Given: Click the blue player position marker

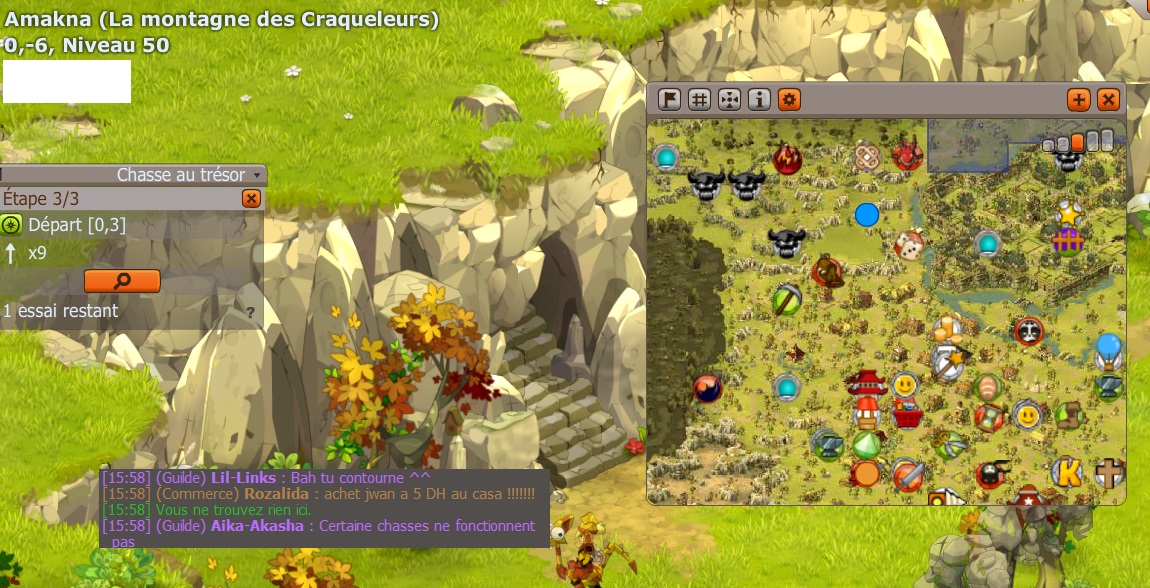Looking at the screenshot, I should [x=867, y=214].
